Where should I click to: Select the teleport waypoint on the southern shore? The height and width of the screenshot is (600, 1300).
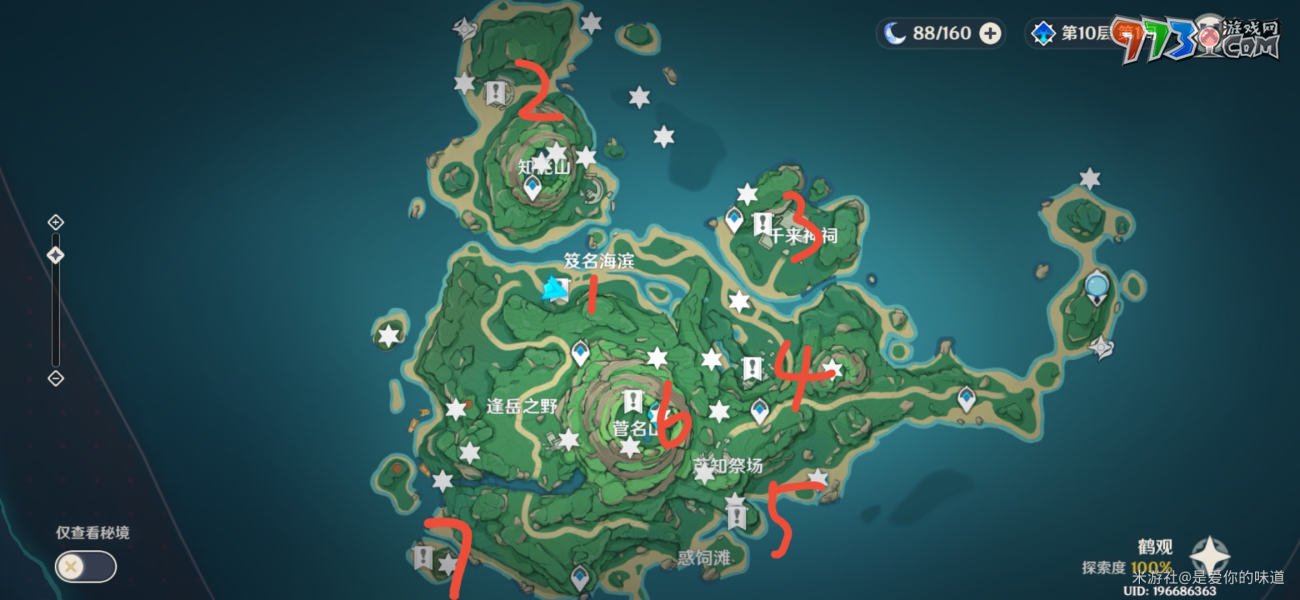(x=579, y=576)
